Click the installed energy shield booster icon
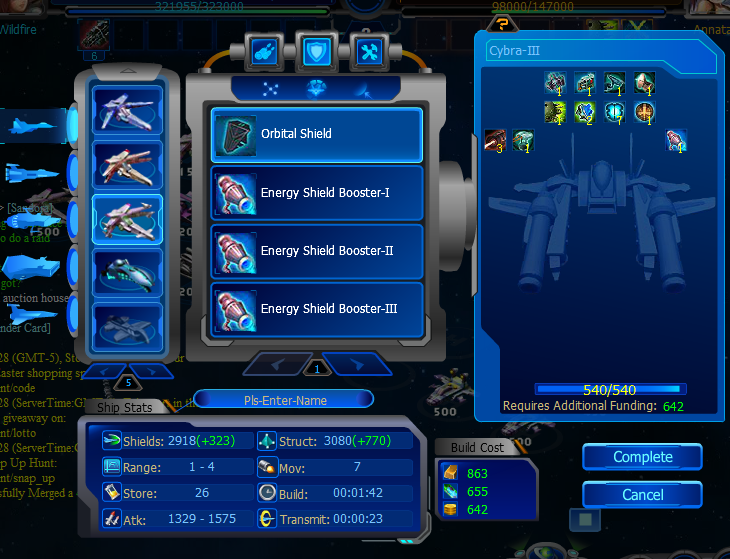The image size is (730, 559). (677, 141)
